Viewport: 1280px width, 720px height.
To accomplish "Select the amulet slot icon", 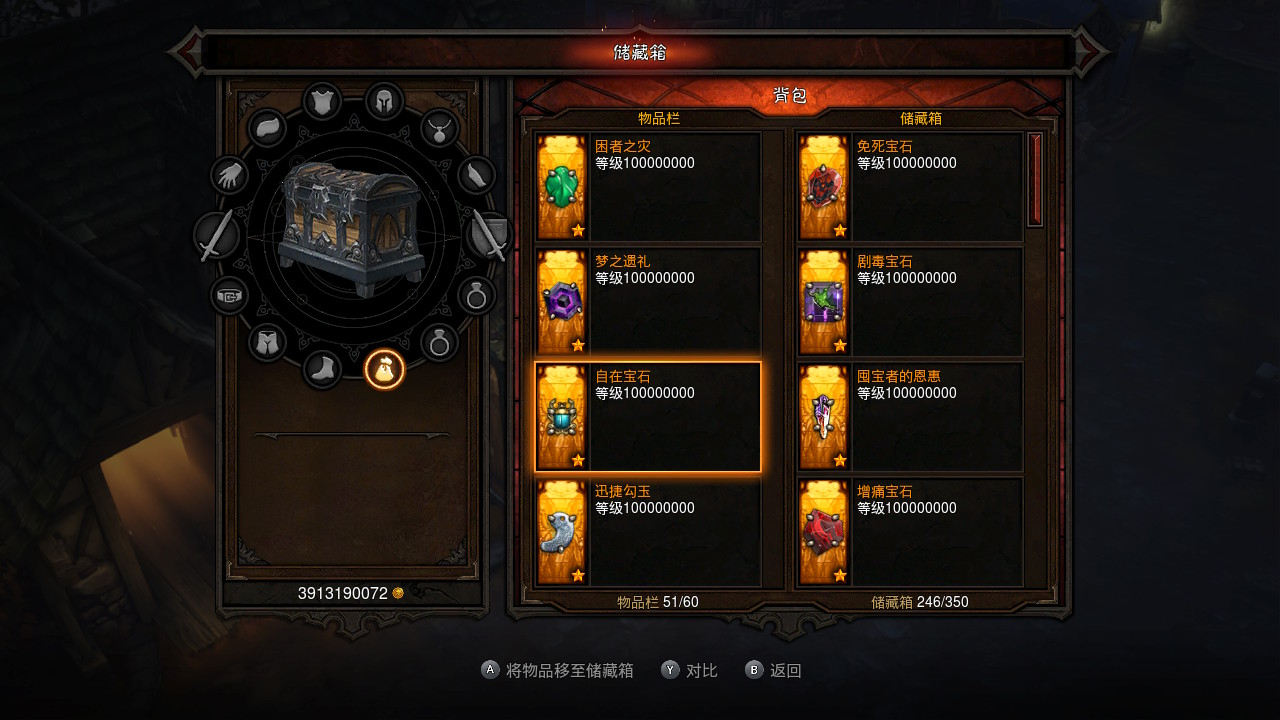I will click(439, 129).
